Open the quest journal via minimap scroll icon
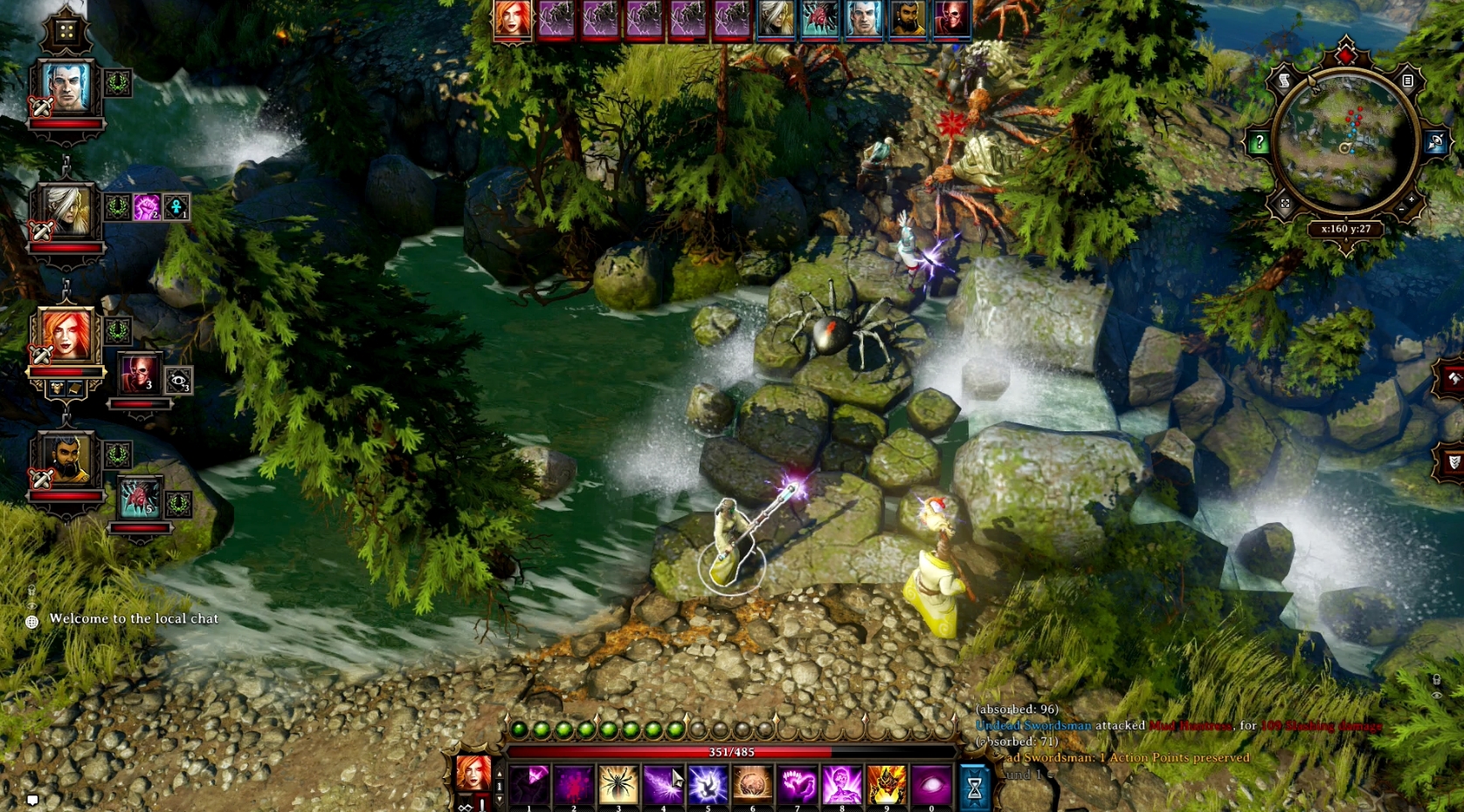 pos(1284,80)
